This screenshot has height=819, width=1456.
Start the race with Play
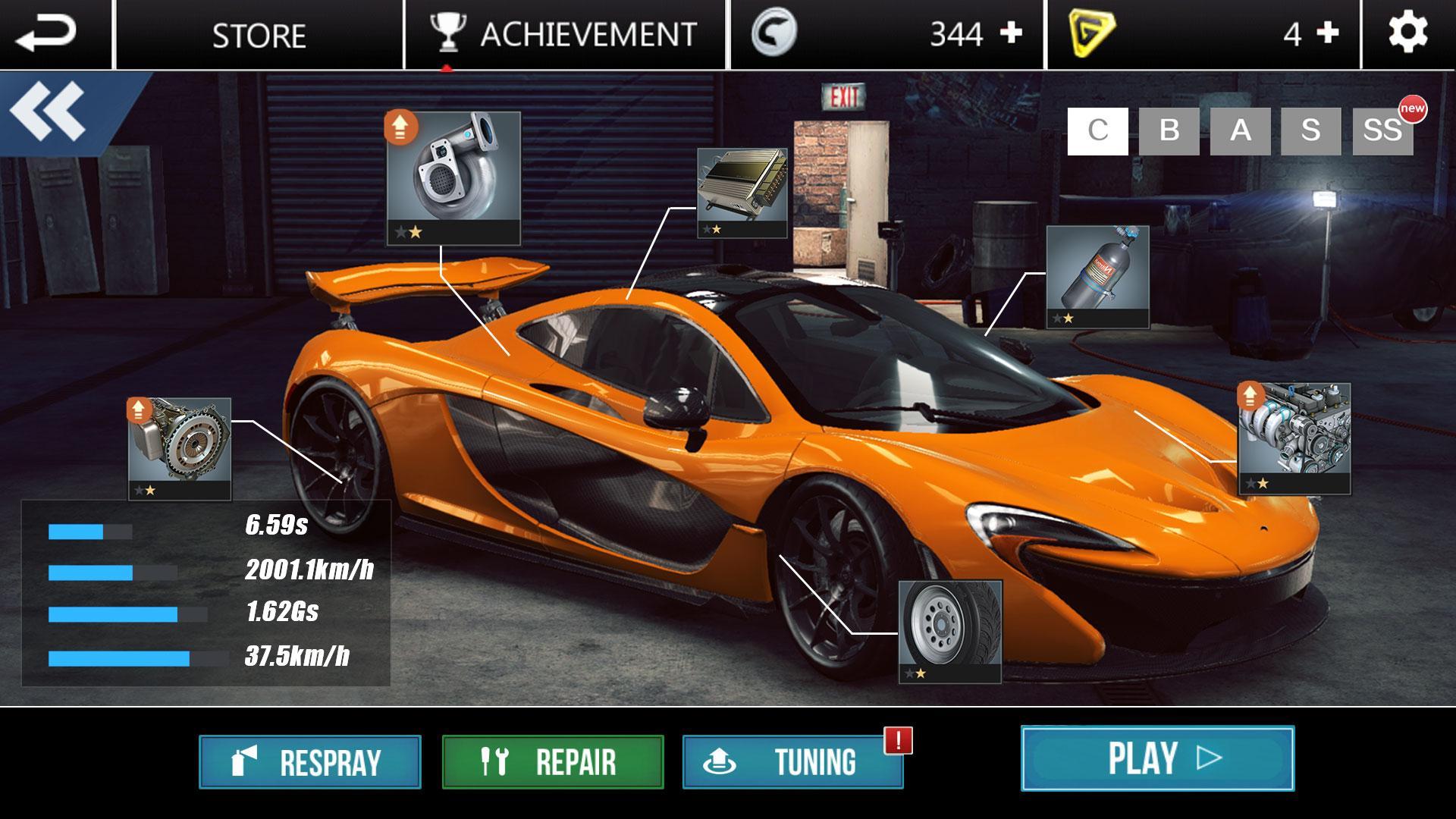[1157, 758]
